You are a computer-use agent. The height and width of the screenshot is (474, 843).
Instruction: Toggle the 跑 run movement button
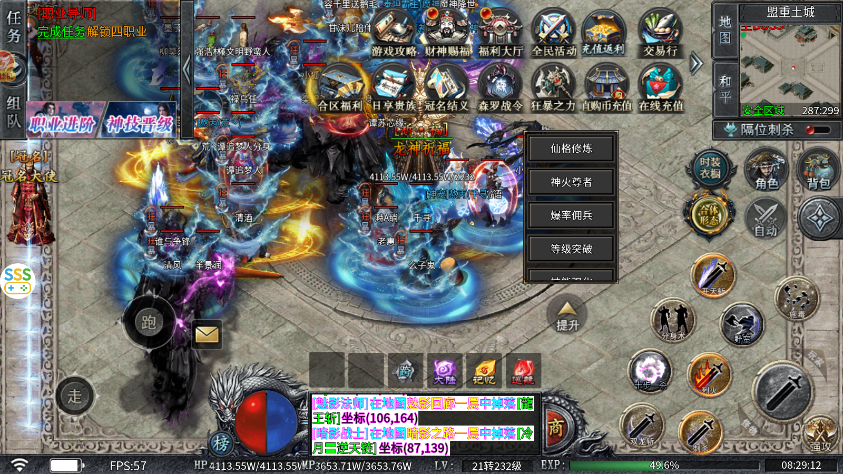(x=149, y=321)
